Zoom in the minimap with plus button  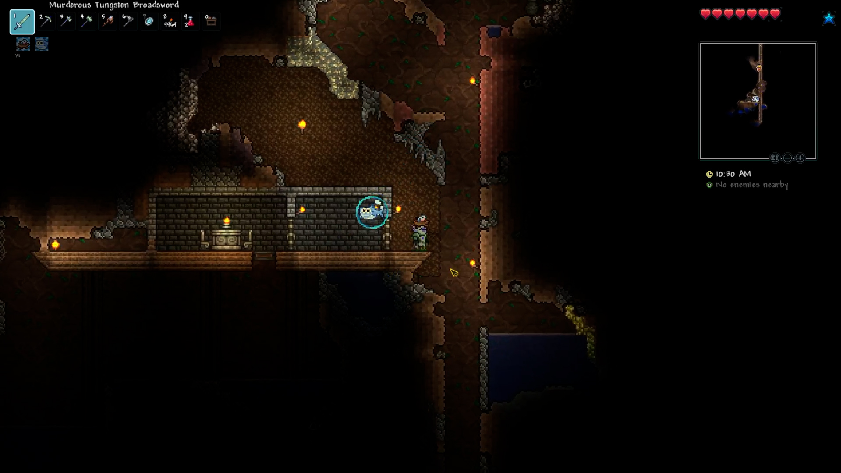point(800,158)
